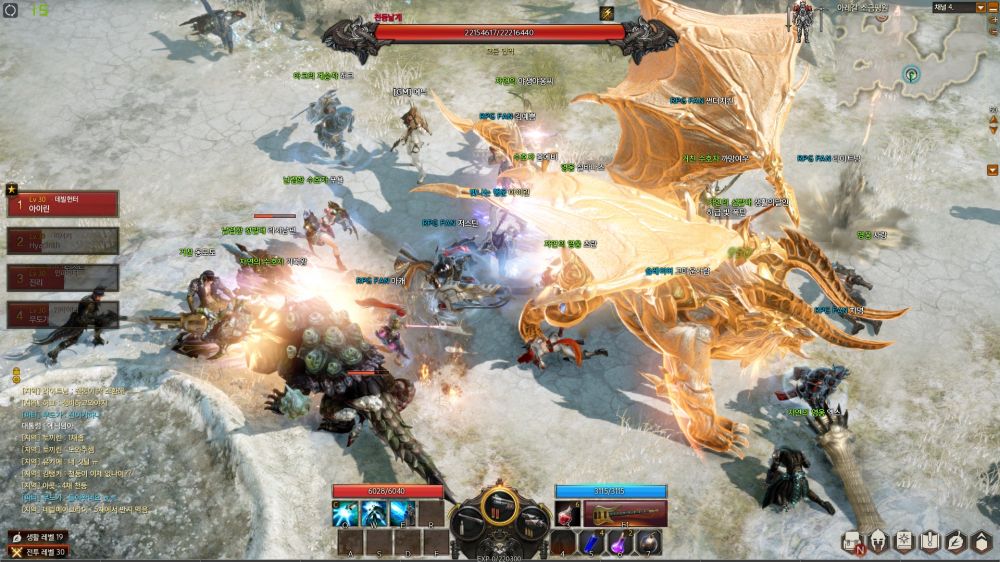Open the channel dropdown above the minimap
This screenshot has width=1000, height=562.
coord(980,7)
